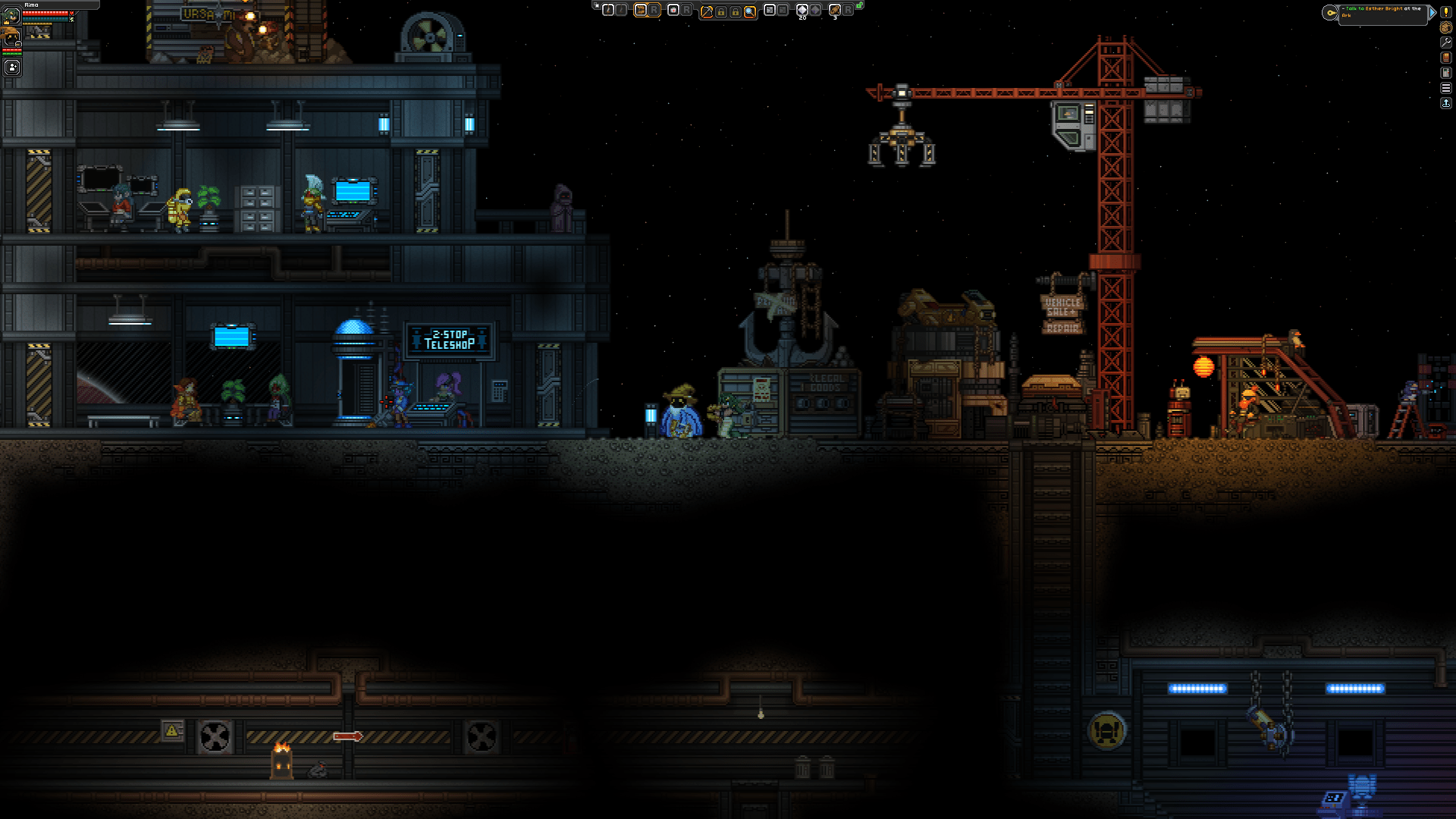This screenshot has width=1456, height=819.
Task: Select the red flower item slot
Action: point(673,10)
